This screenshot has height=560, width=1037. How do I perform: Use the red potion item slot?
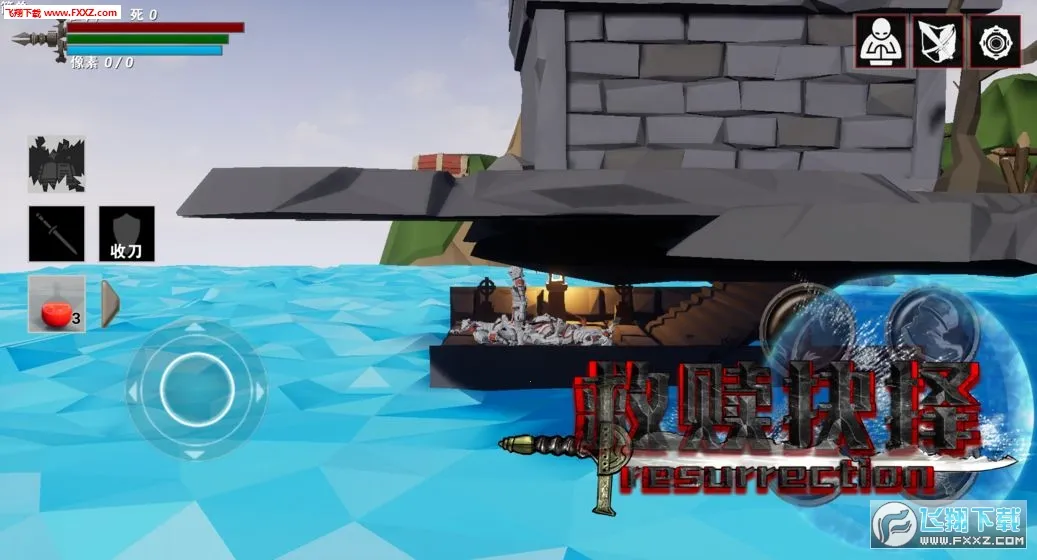click(x=56, y=304)
